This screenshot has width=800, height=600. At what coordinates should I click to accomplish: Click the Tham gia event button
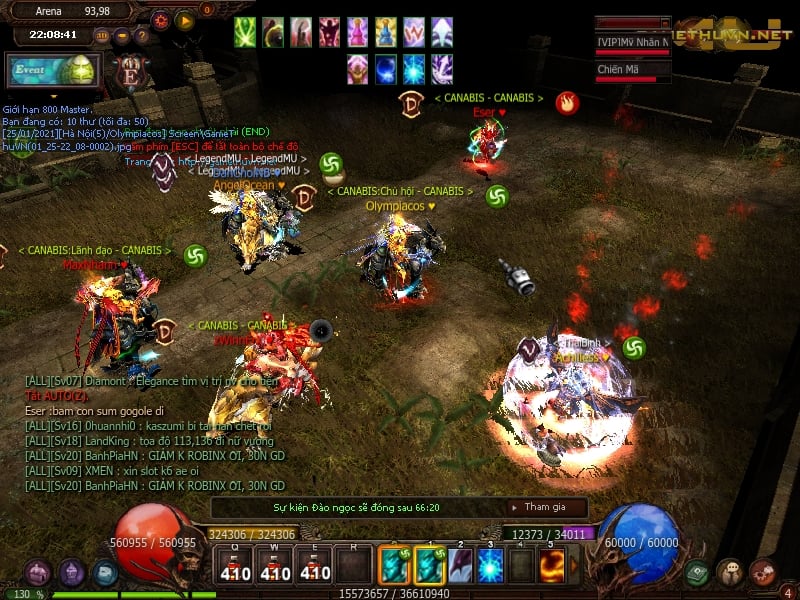[x=545, y=507]
